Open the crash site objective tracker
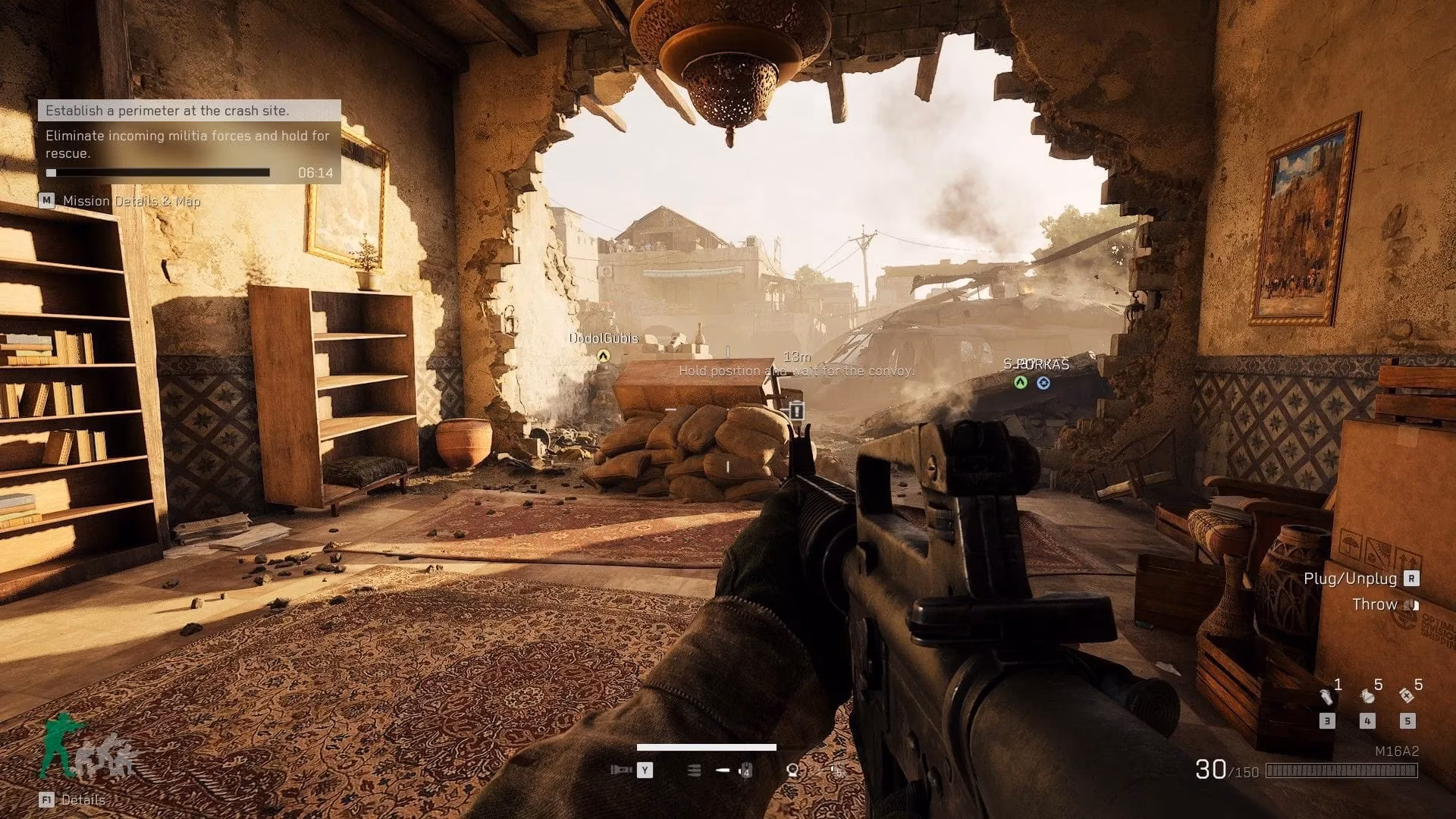This screenshot has height=819, width=1456. pyautogui.click(x=189, y=111)
